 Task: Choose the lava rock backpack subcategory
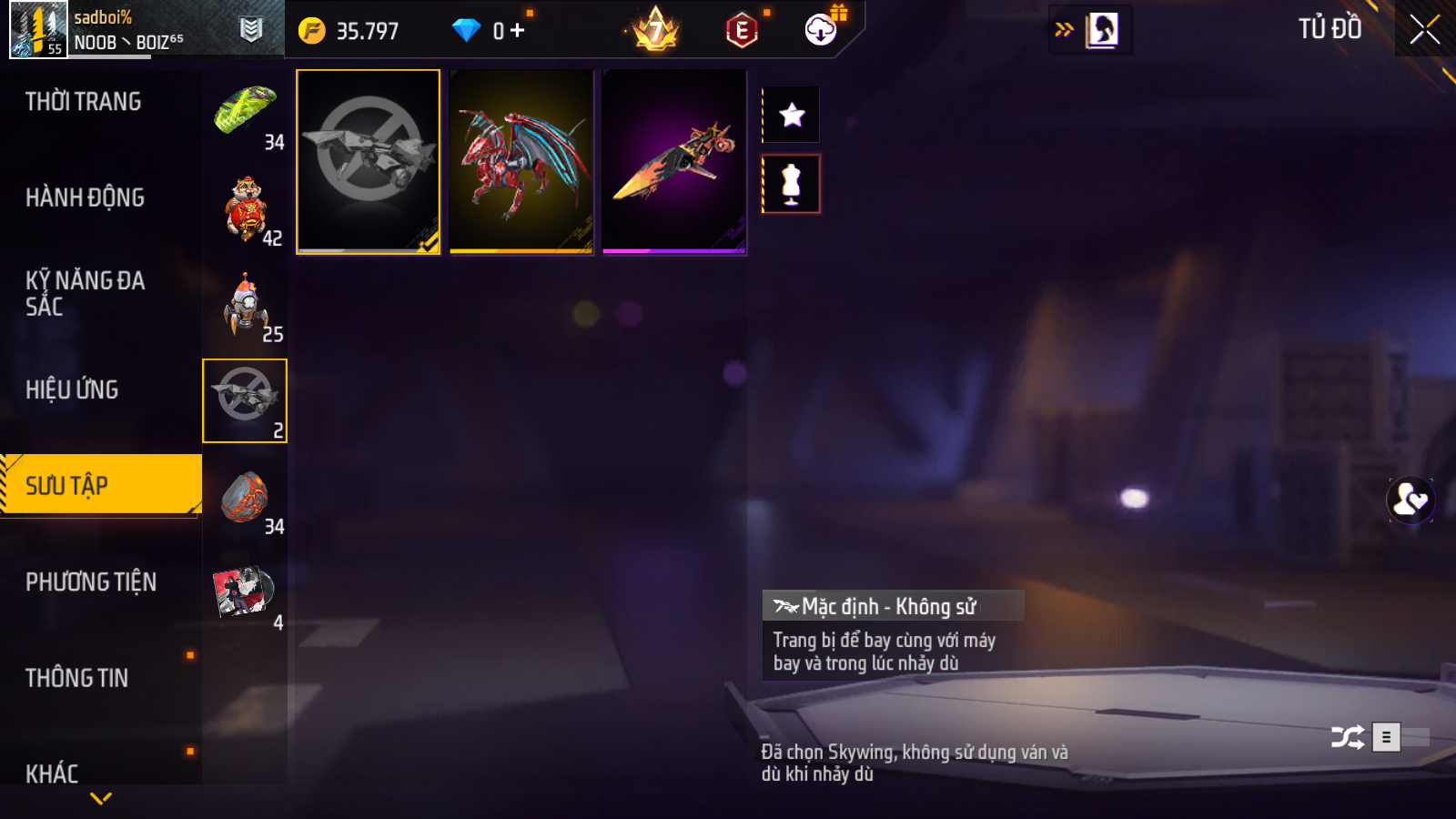tap(245, 498)
